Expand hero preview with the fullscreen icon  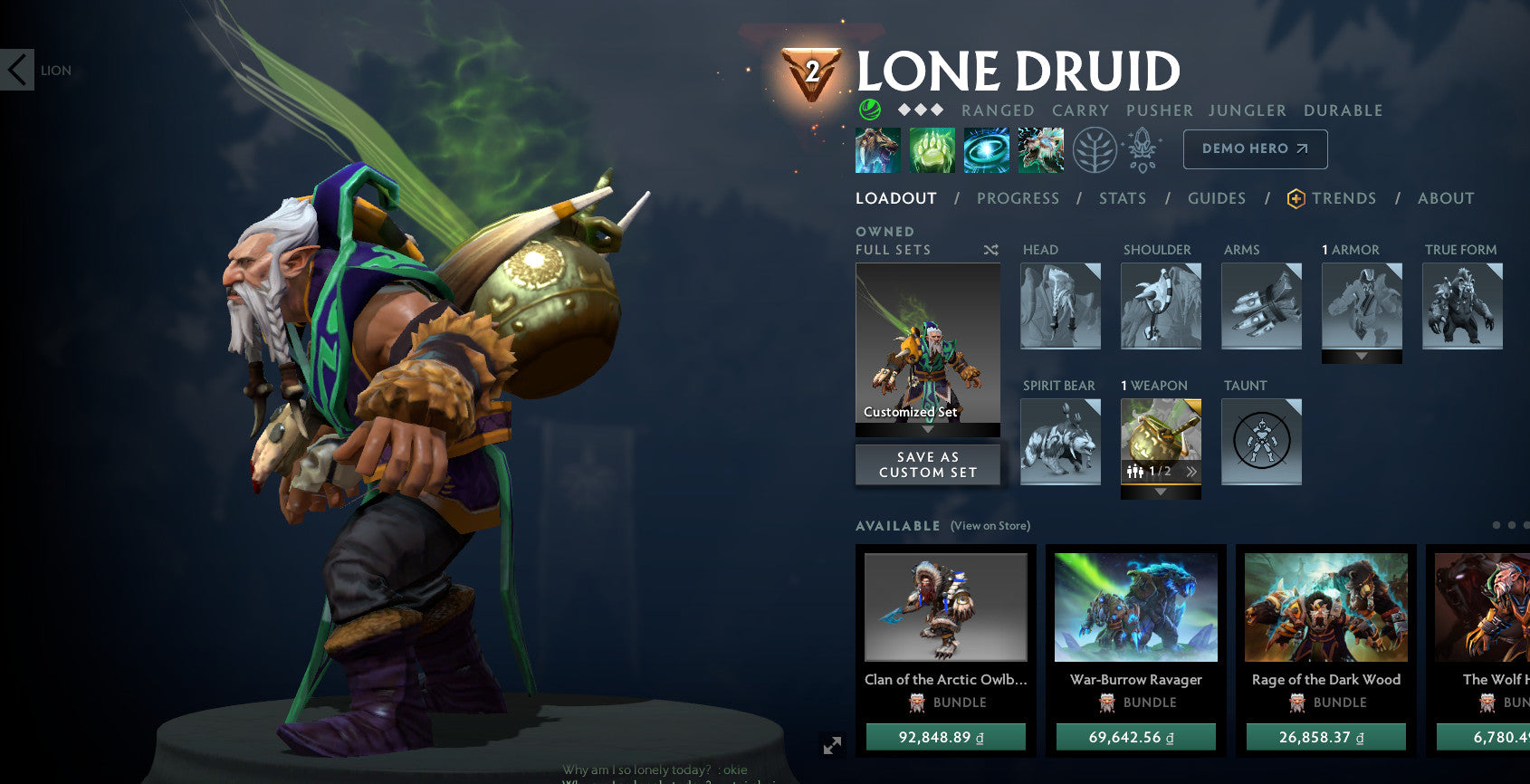point(832,746)
